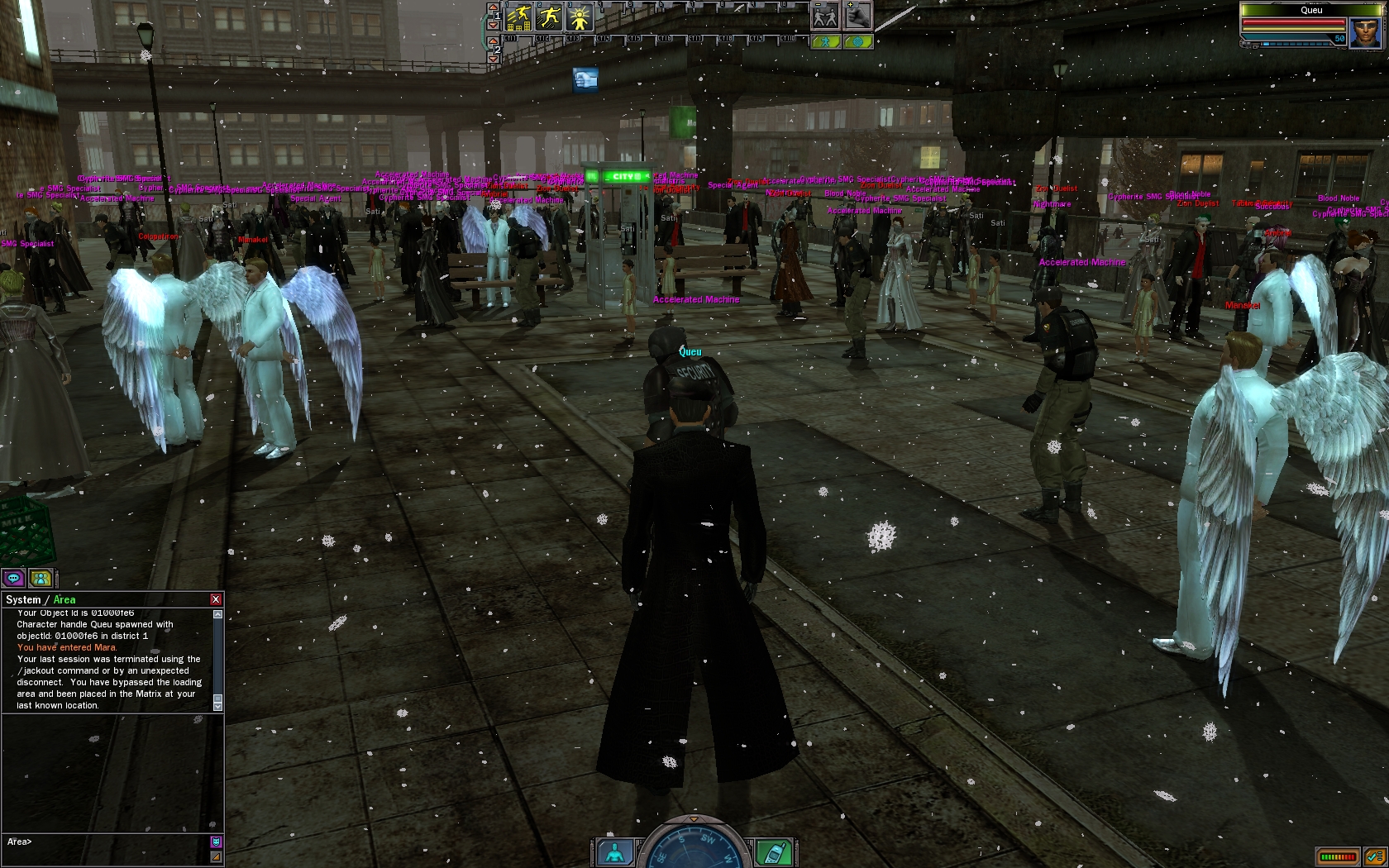
Task: Switch to the Area chat tab
Action: click(64, 600)
